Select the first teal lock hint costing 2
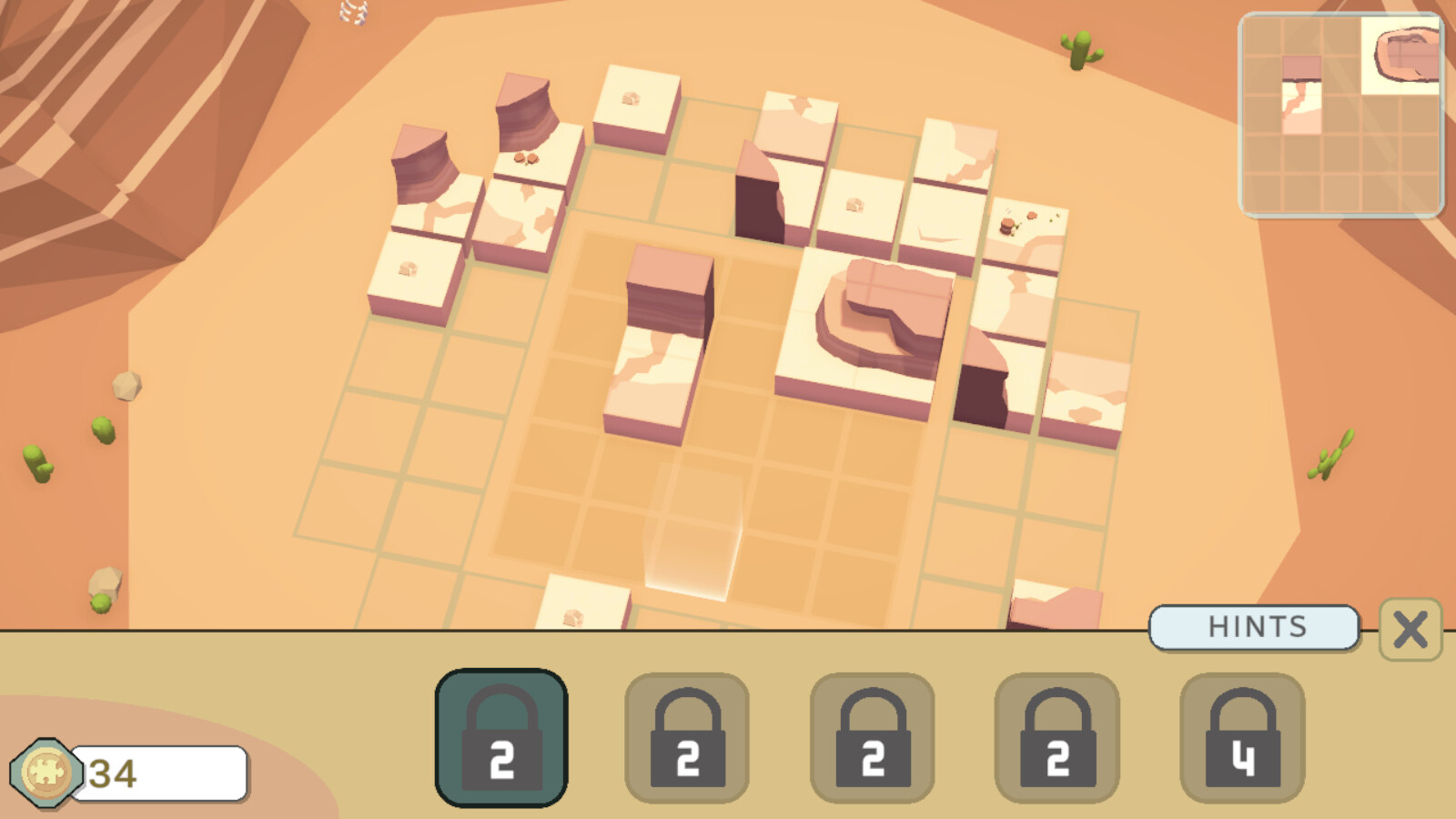 coord(501,734)
